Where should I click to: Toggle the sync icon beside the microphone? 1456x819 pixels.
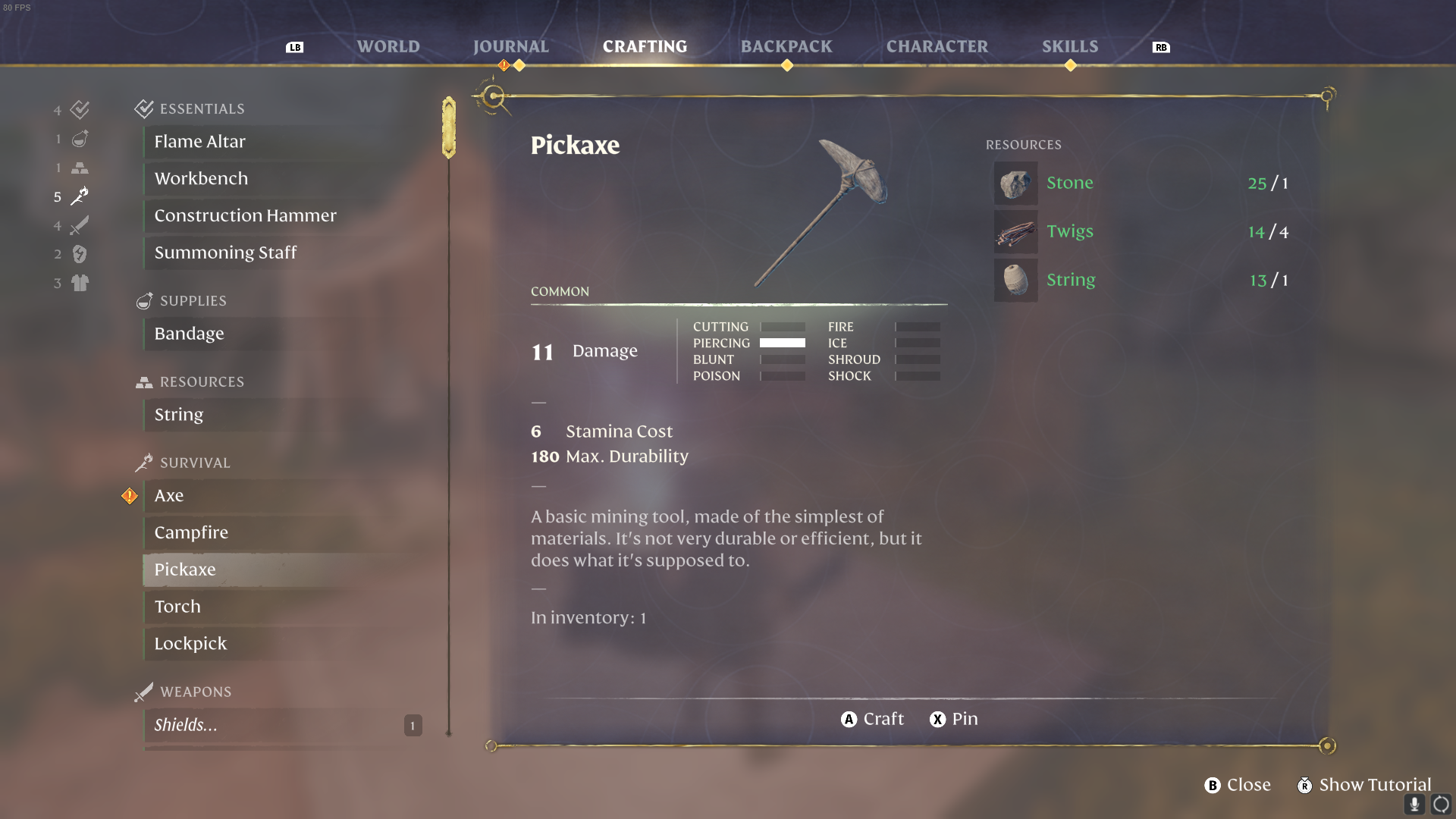tap(1442, 805)
